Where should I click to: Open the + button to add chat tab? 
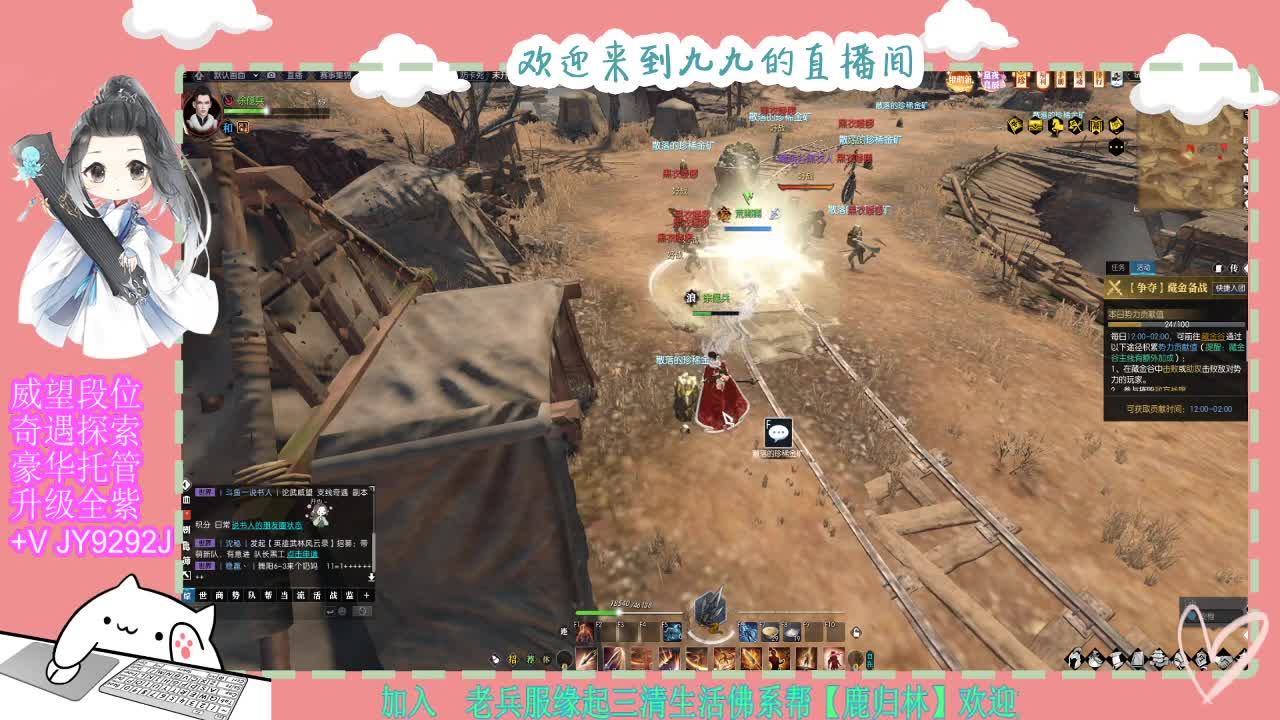(366, 595)
